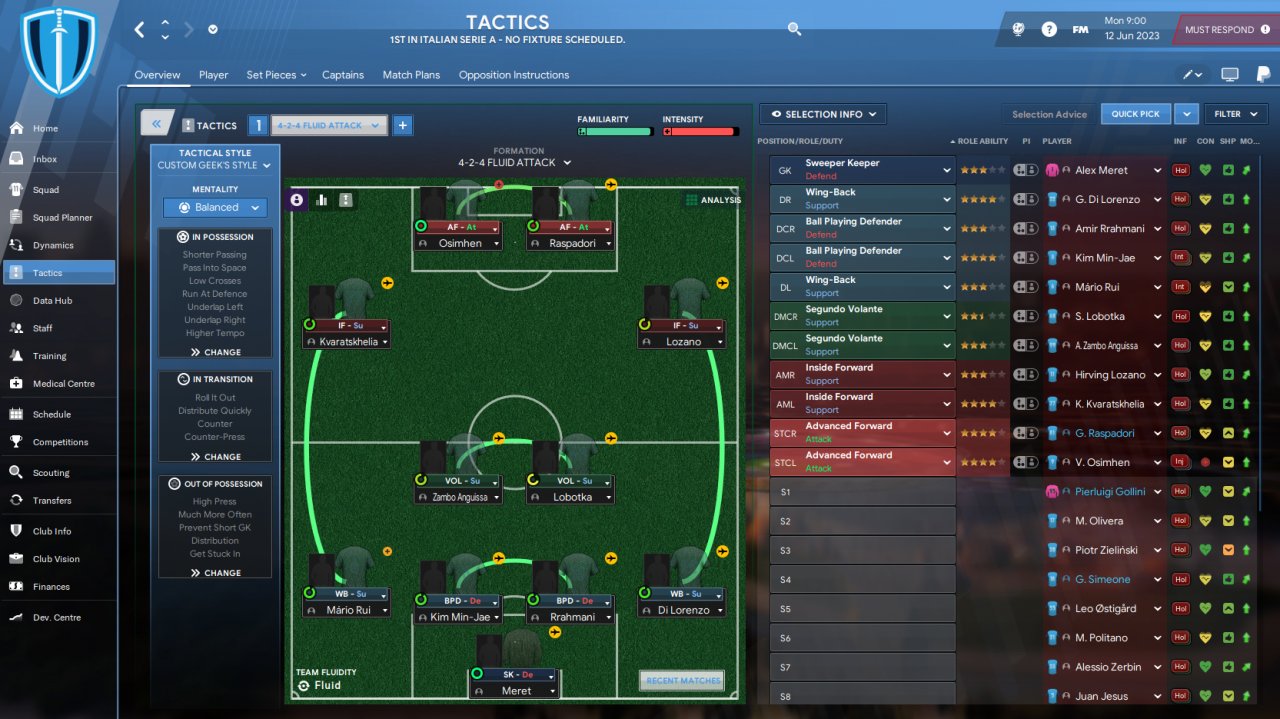Click the Must Respond button
This screenshot has height=719, width=1280.
pos(1224,30)
